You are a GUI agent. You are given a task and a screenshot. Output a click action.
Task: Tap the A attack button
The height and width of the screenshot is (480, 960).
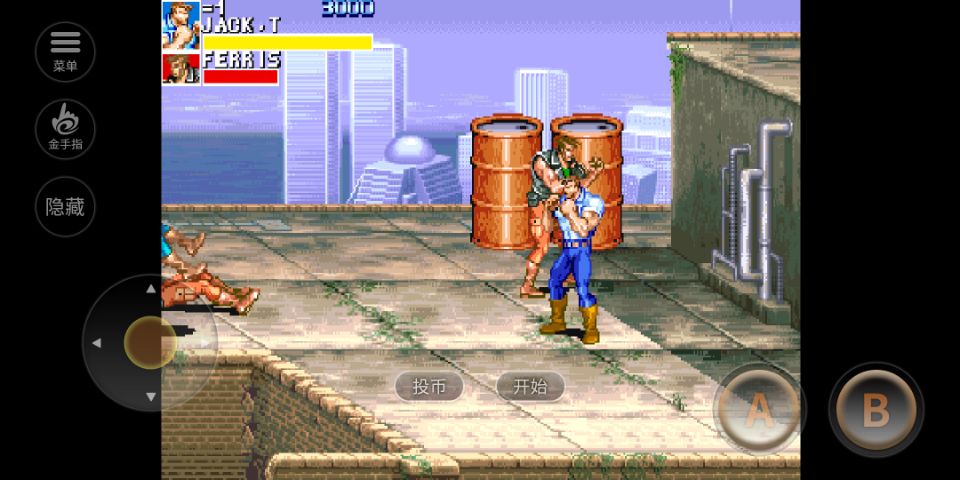(759, 410)
